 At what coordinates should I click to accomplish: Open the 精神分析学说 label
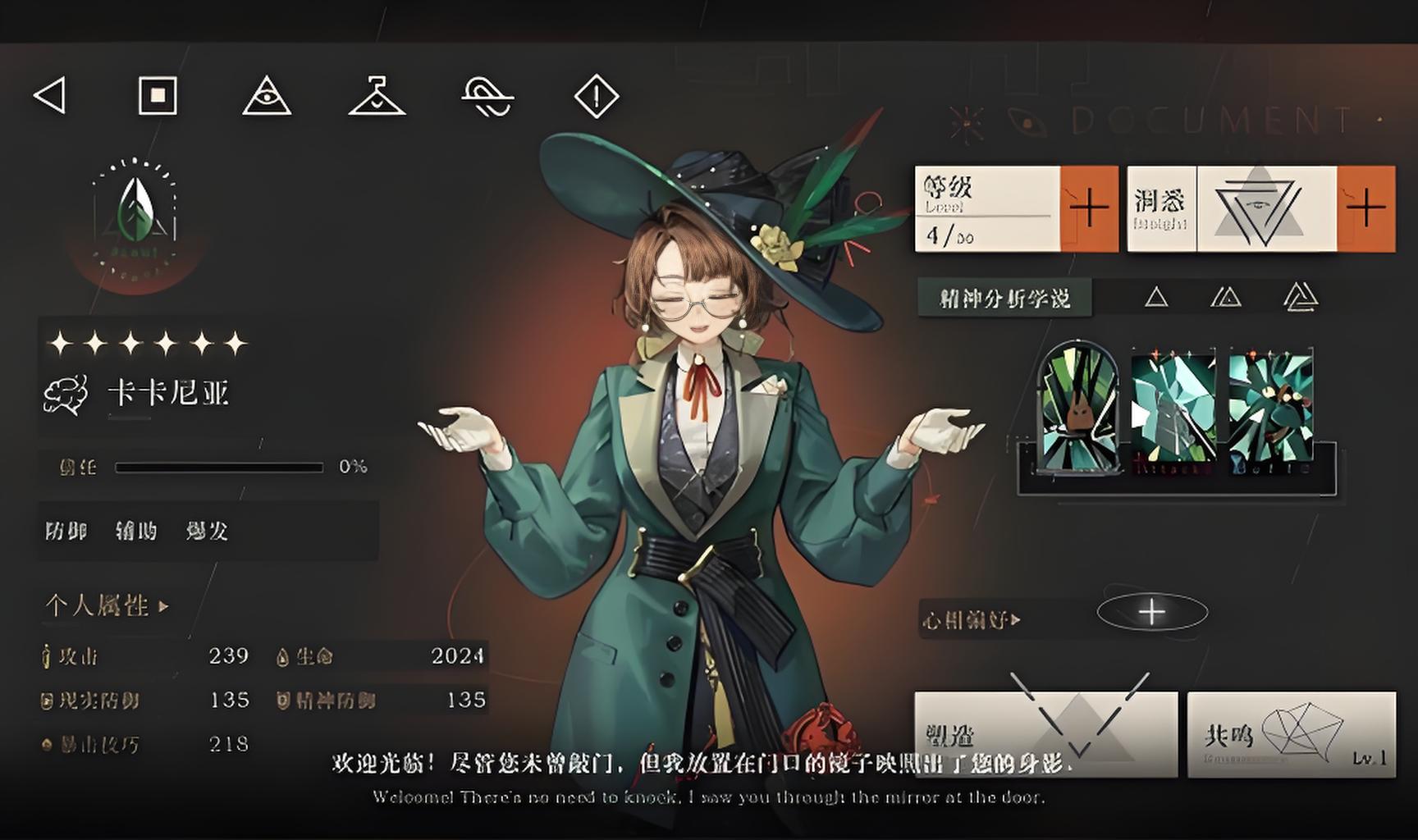[1004, 298]
